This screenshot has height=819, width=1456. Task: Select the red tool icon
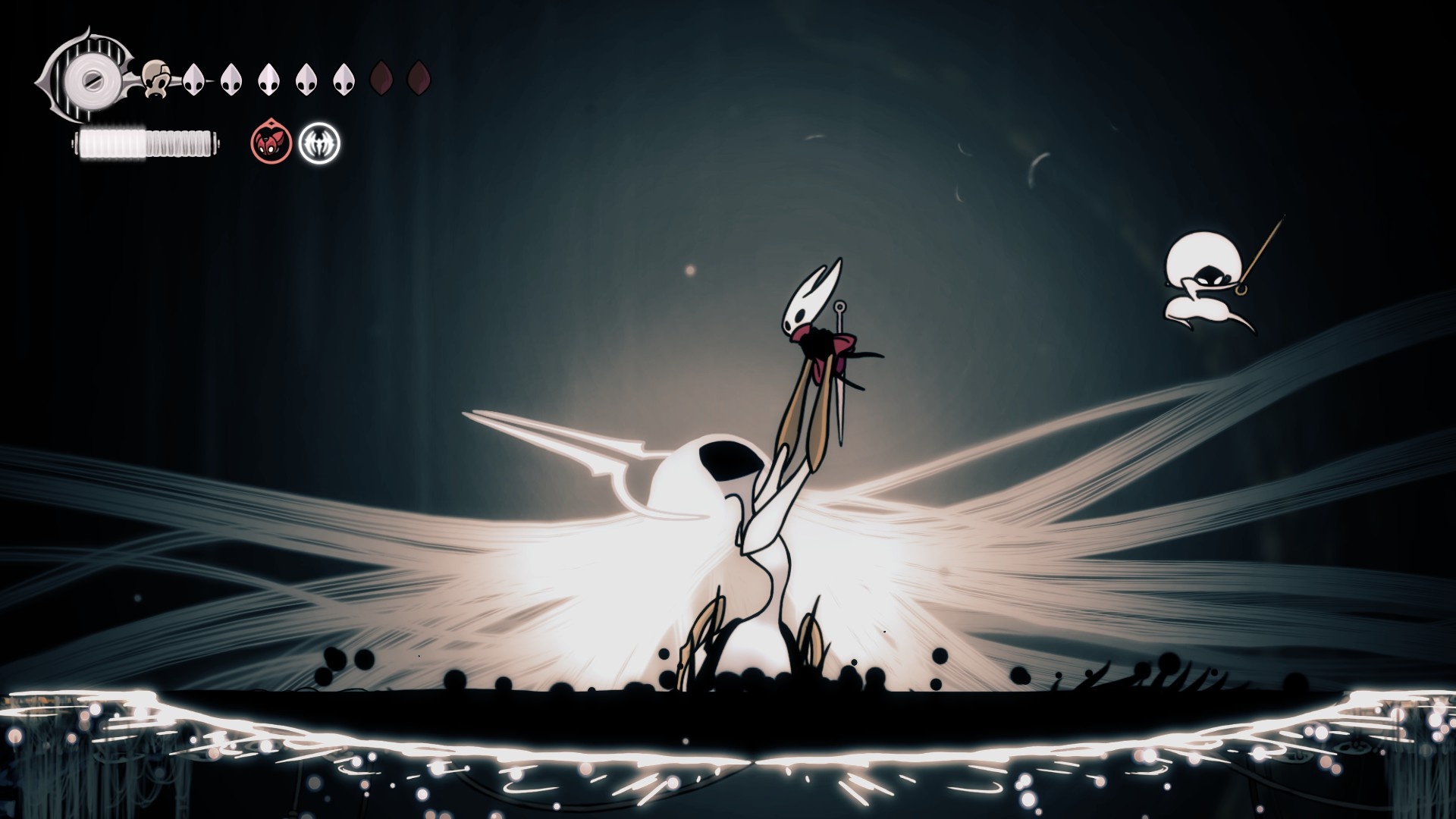[x=271, y=143]
